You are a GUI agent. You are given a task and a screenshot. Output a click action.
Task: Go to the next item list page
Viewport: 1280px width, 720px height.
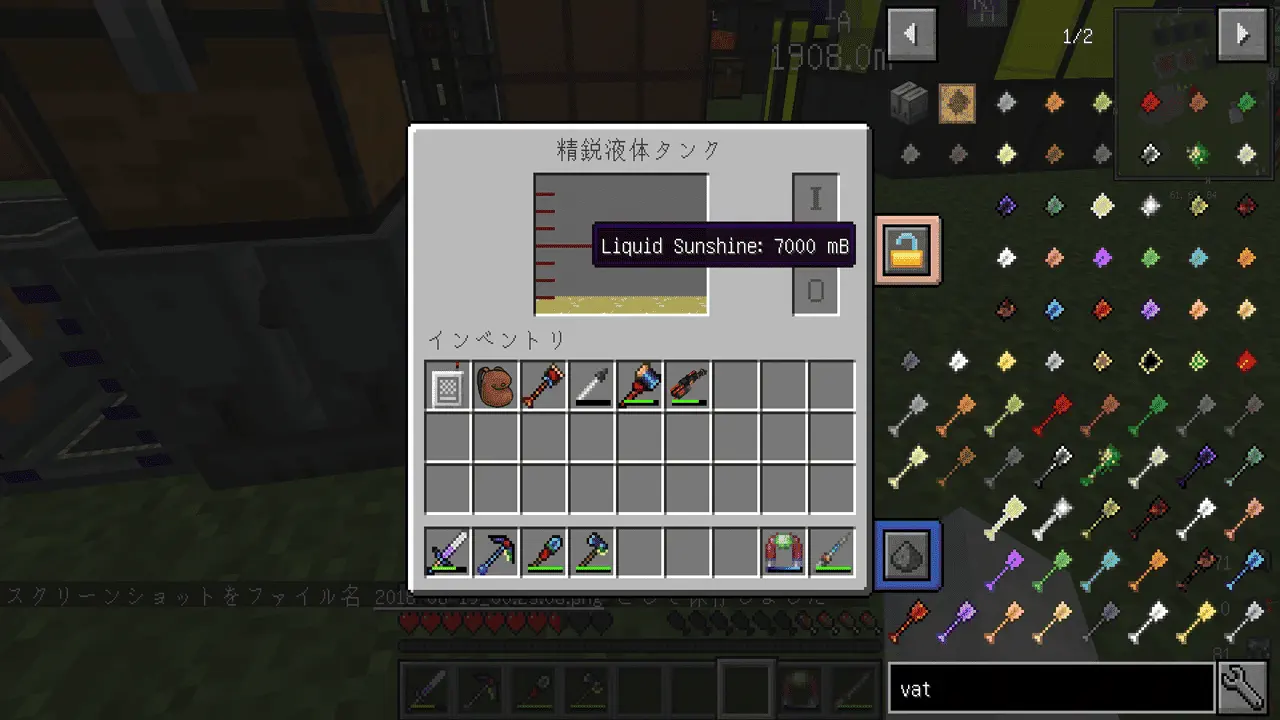1242,36
